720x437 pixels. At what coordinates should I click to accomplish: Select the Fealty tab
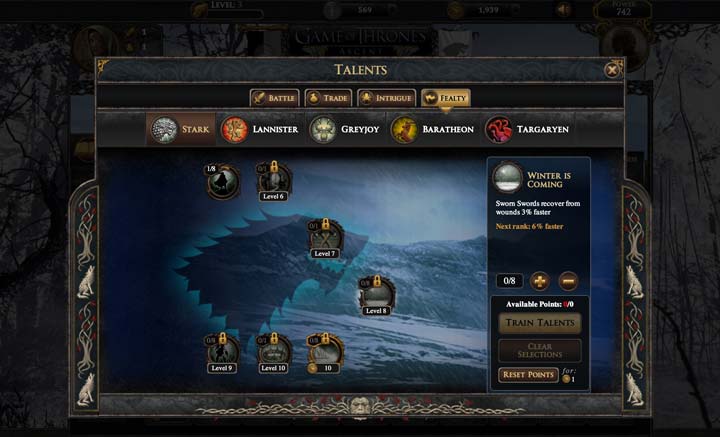pos(446,98)
